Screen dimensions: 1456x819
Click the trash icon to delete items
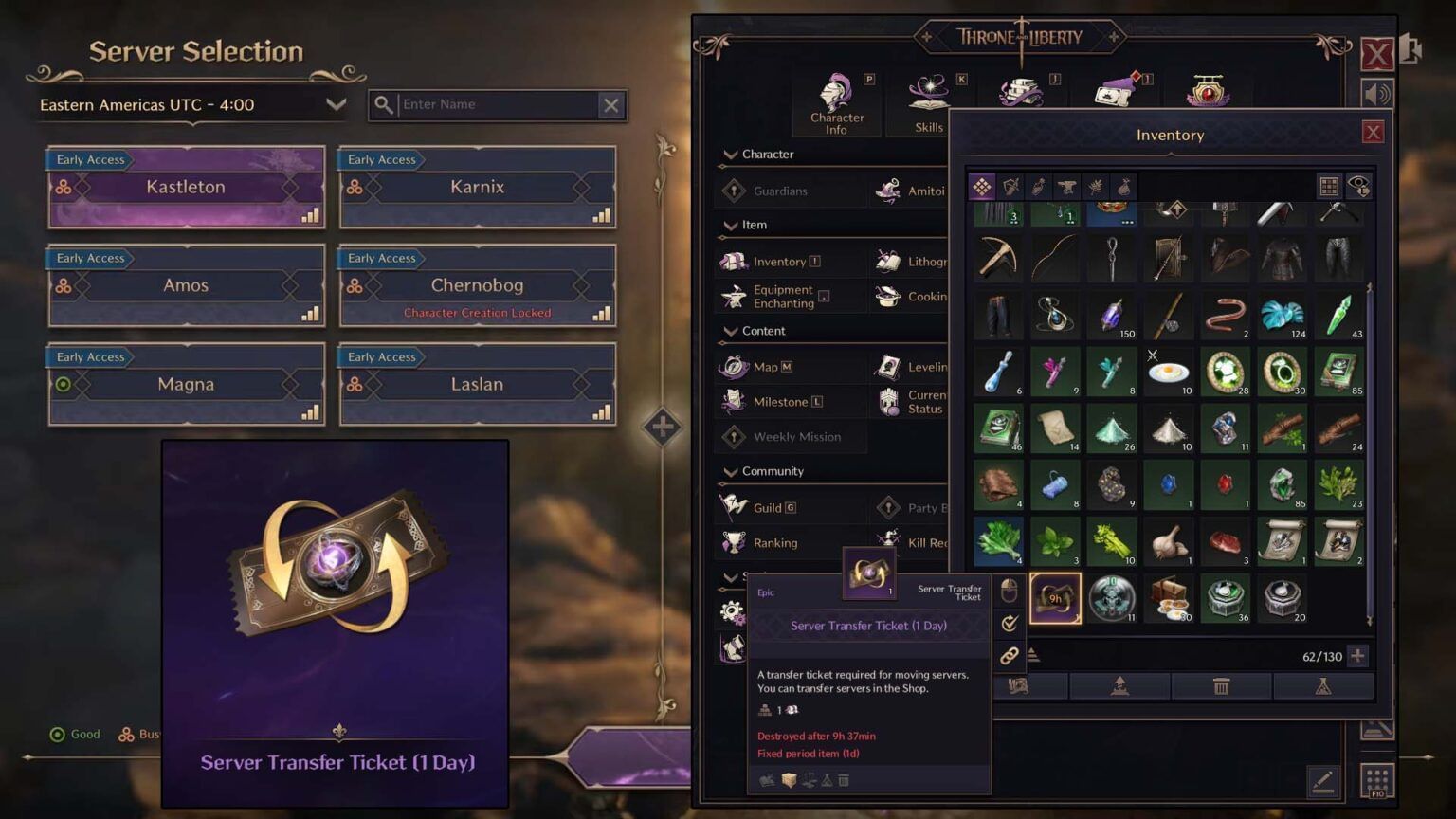click(1222, 685)
